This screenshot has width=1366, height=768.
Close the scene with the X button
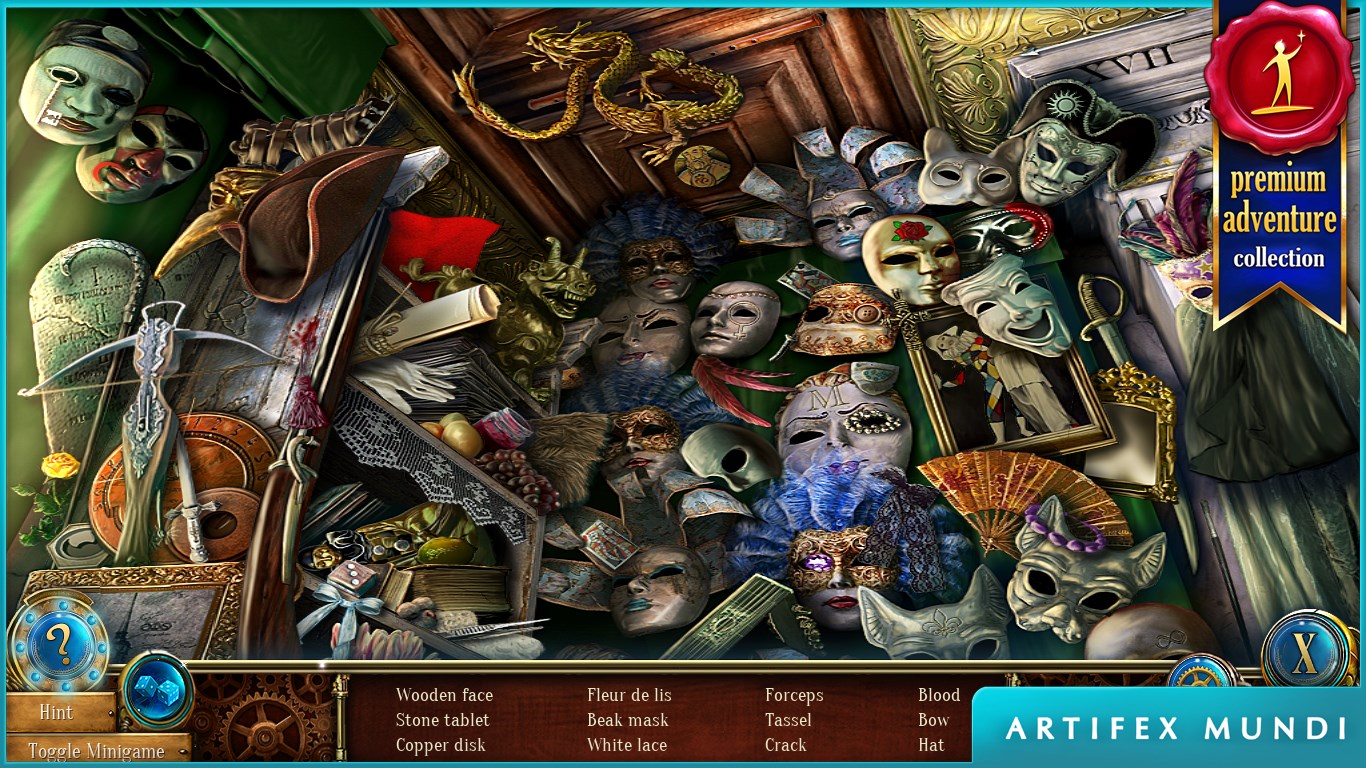pos(1305,652)
